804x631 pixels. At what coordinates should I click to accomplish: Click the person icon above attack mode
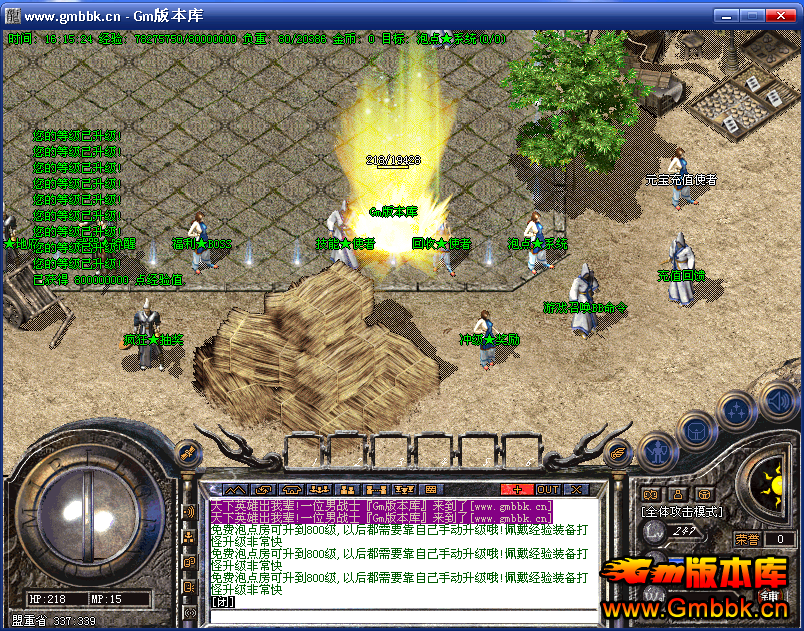click(678, 494)
